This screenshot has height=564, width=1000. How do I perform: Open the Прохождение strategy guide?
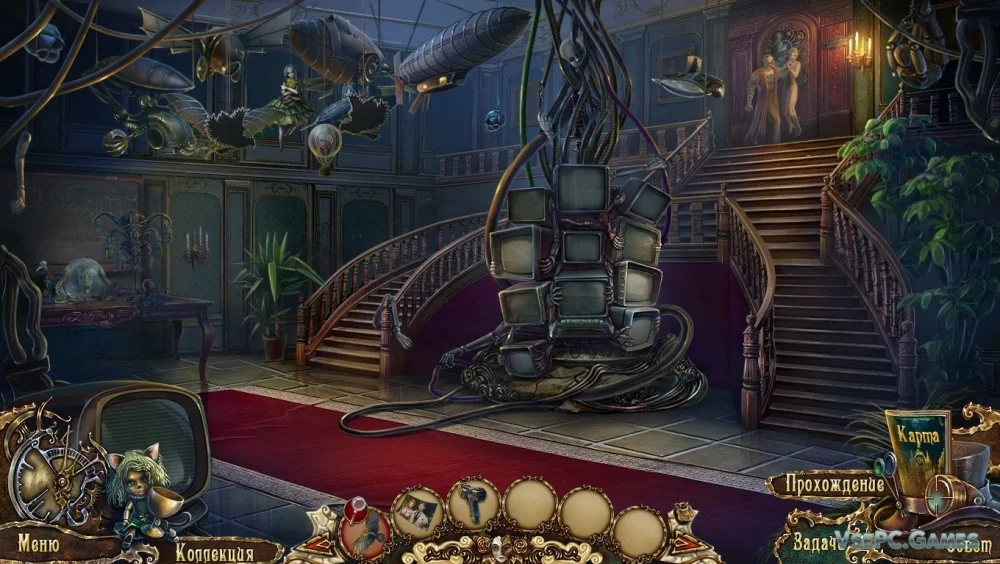coord(824,485)
